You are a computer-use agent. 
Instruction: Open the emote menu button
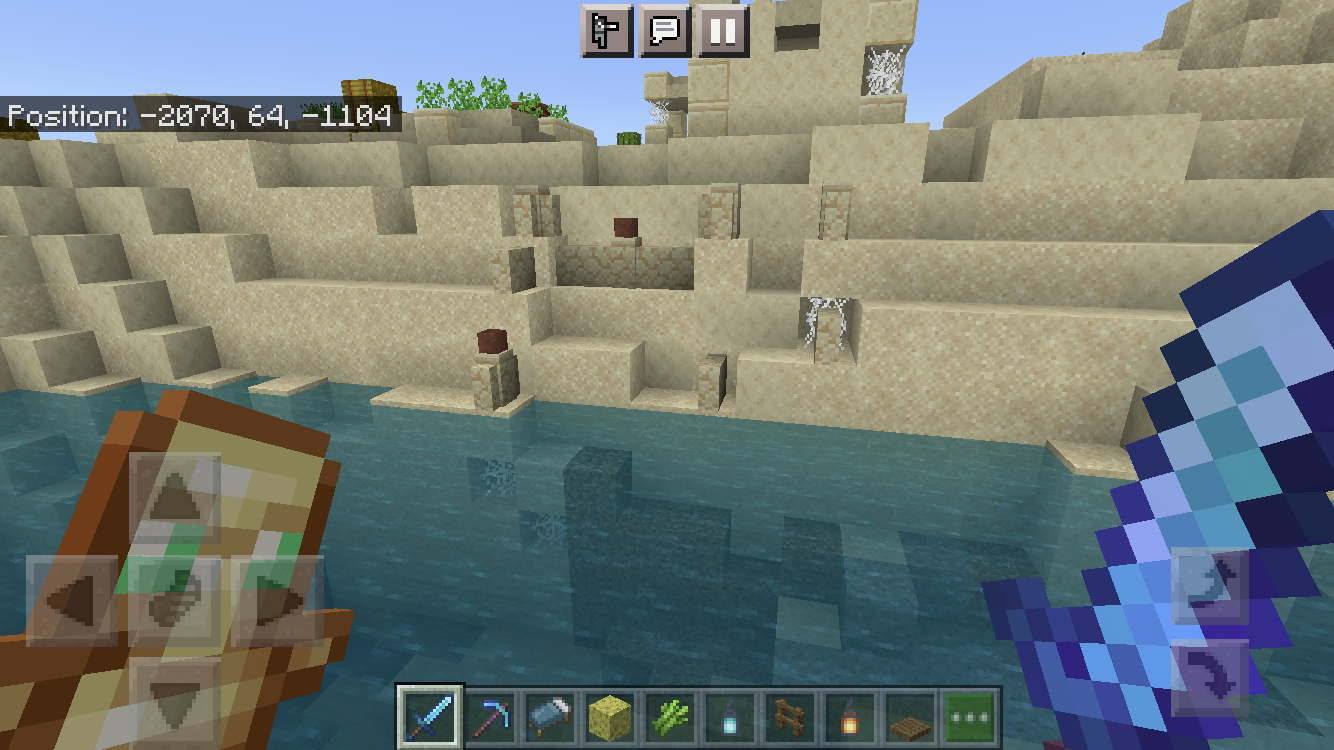click(x=607, y=31)
